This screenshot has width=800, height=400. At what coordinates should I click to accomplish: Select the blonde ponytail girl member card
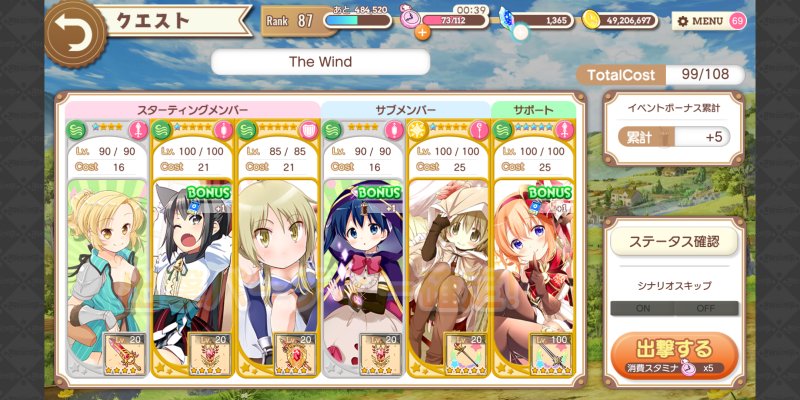click(107, 260)
